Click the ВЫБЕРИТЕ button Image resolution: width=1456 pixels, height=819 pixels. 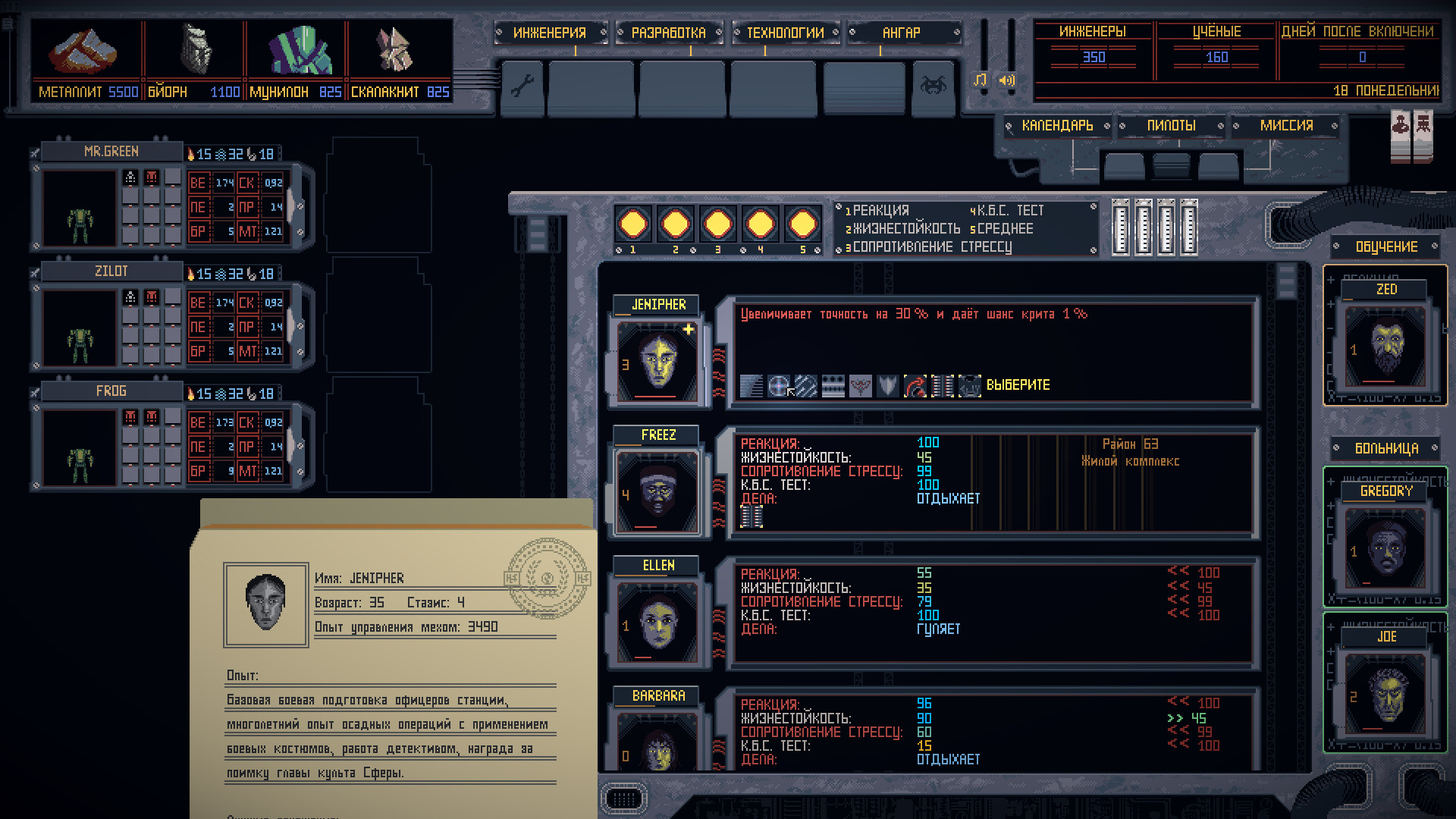[1017, 385]
